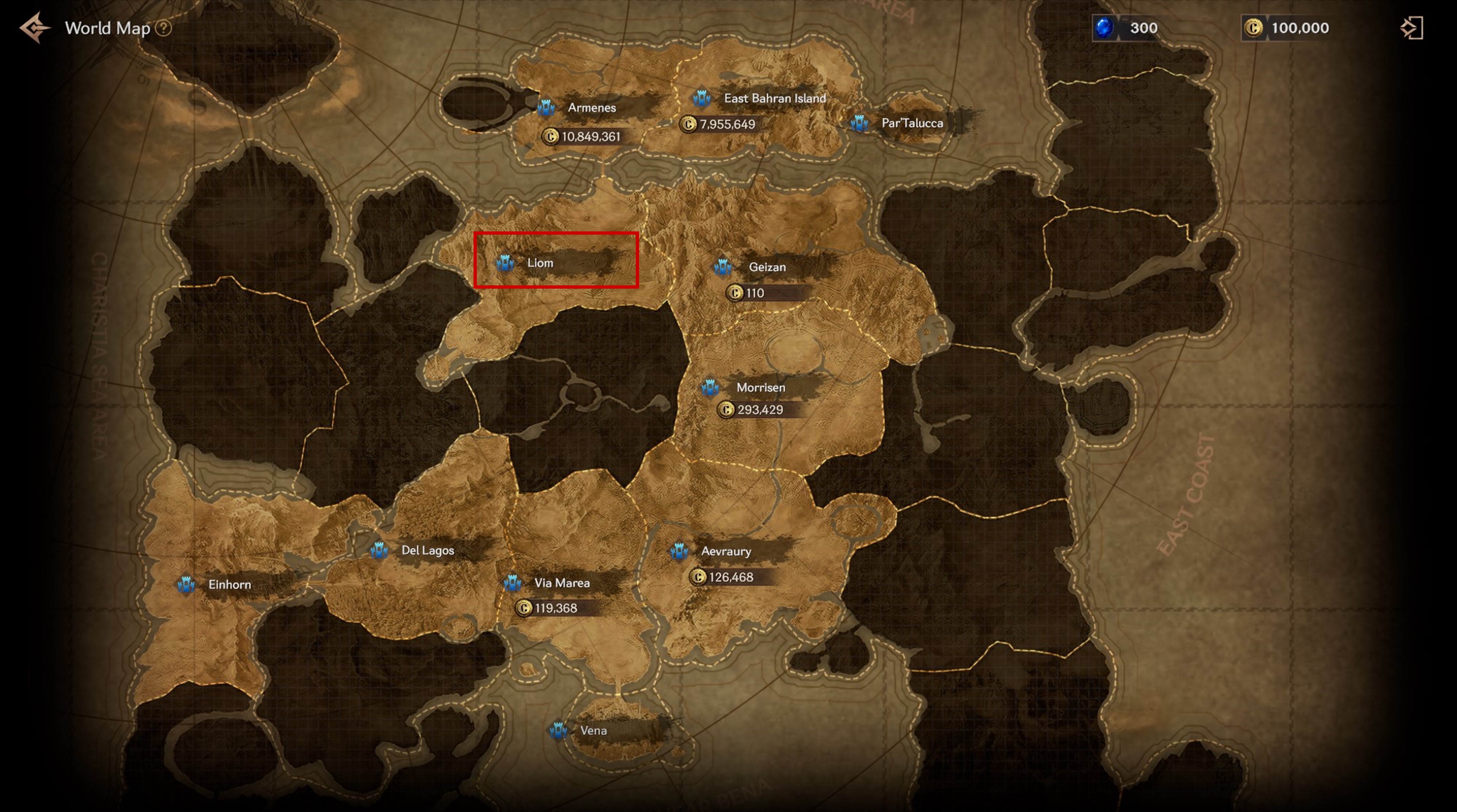Viewport: 1457px width, 812px height.
Task: Pick the Einhorn territory marker
Action: (186, 585)
